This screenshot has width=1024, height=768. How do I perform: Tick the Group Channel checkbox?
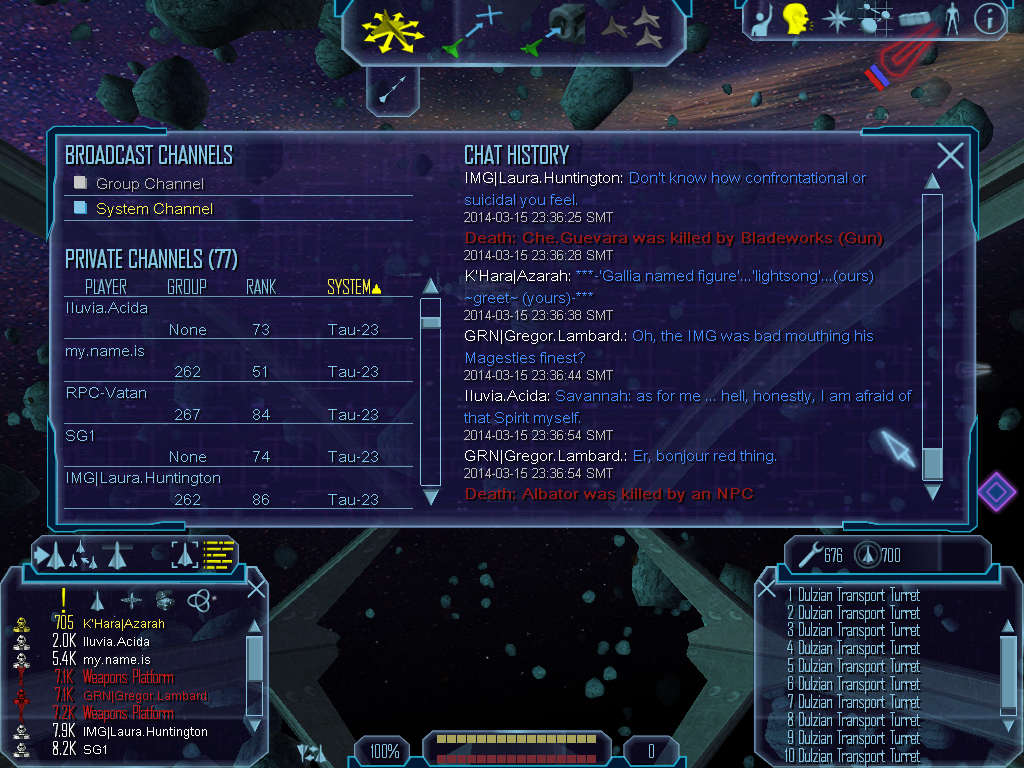click(82, 183)
